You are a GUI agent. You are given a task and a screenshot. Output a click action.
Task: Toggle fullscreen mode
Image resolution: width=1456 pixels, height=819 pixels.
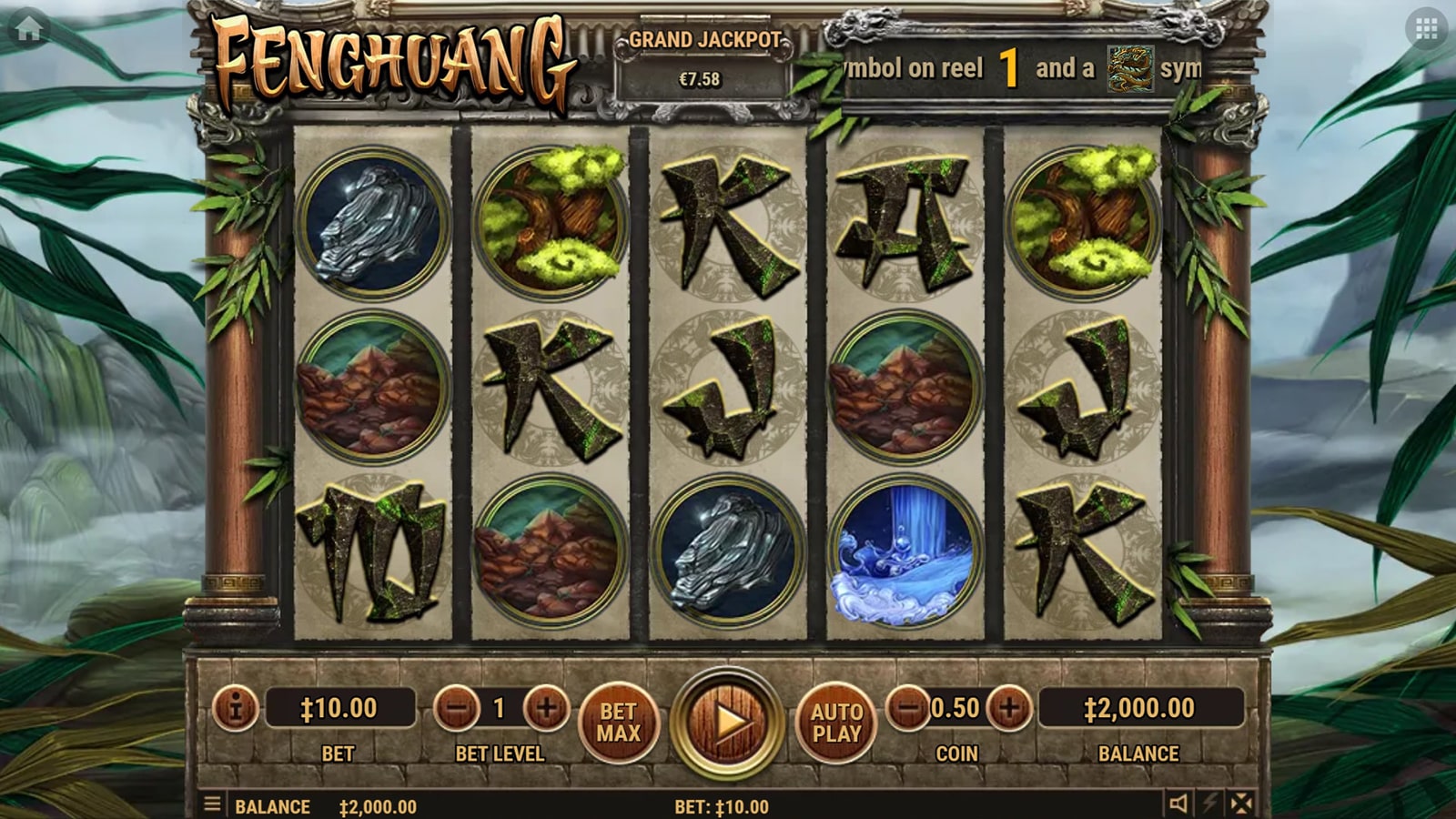(x=1241, y=804)
